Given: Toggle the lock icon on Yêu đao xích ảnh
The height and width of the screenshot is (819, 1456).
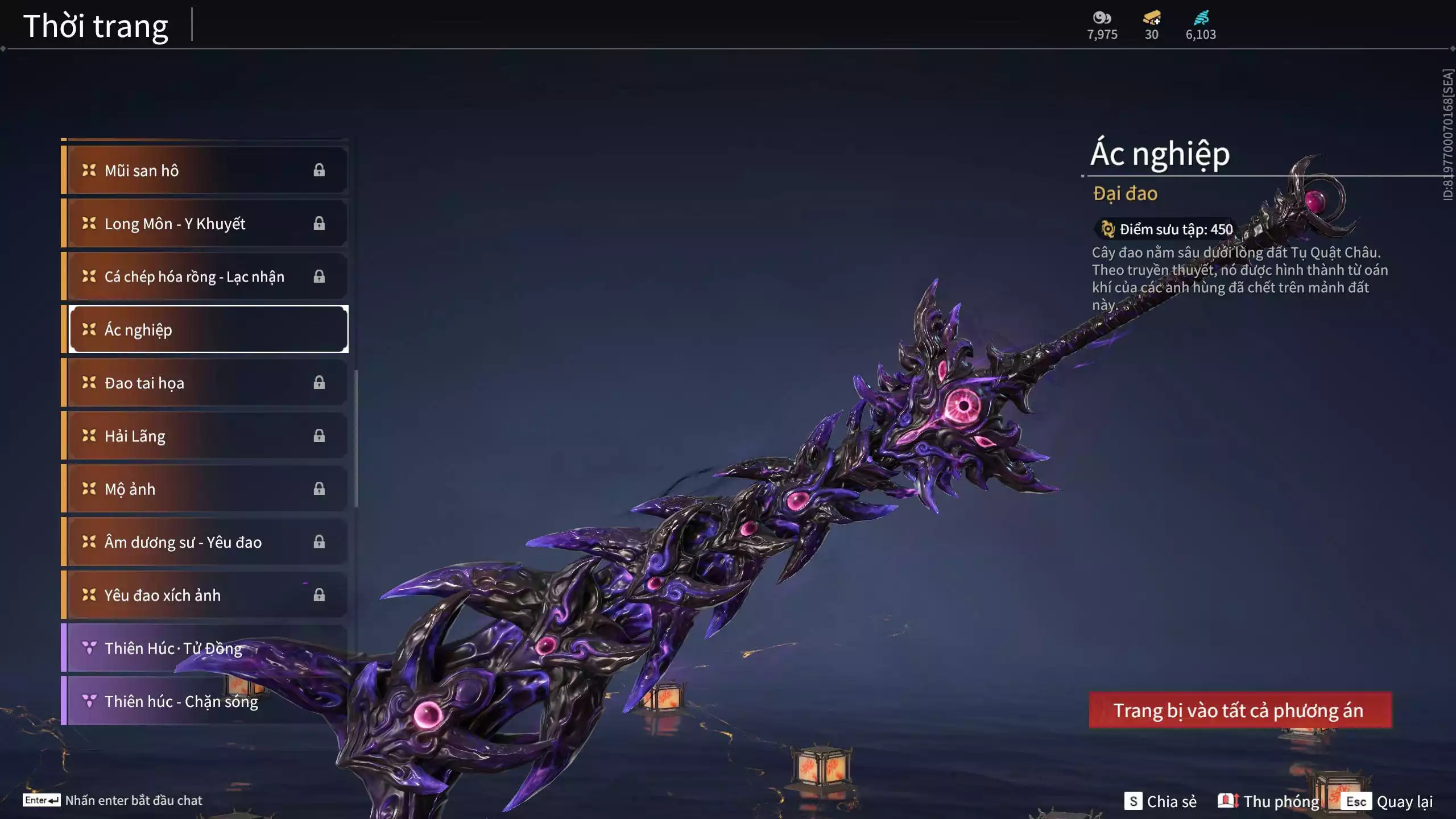Looking at the screenshot, I should [x=319, y=595].
